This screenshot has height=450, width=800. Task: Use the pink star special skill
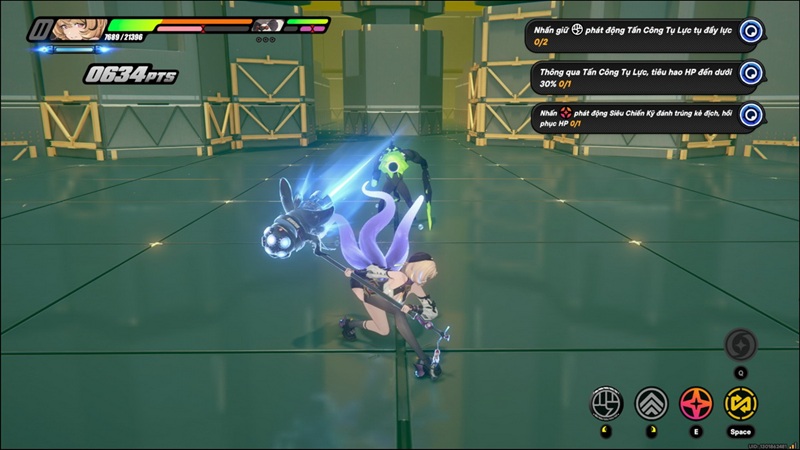(696, 404)
